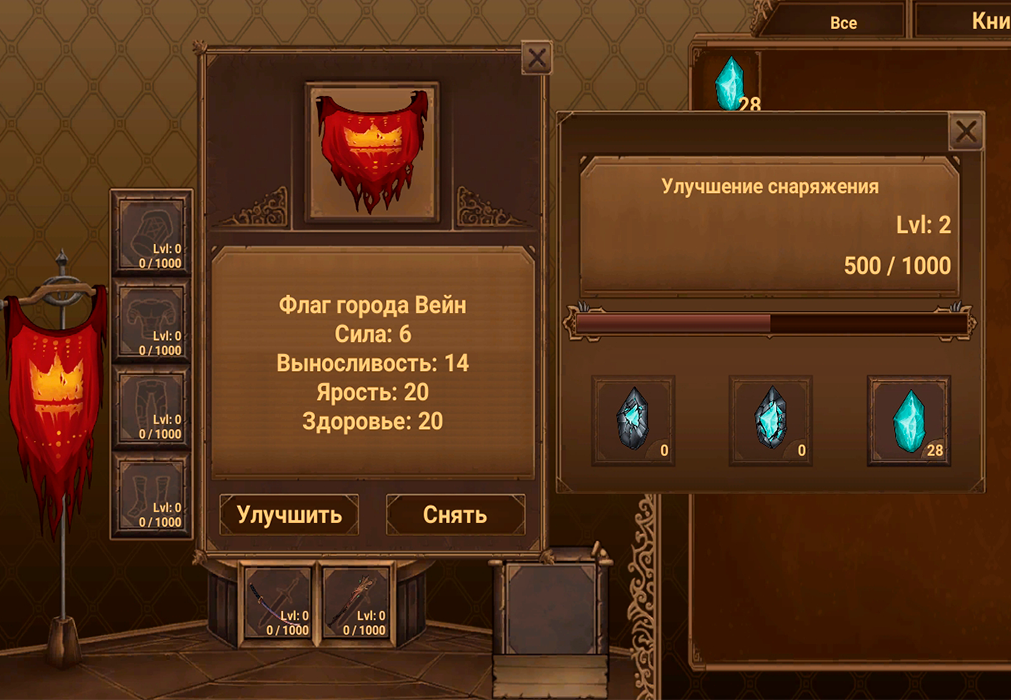Select the sword weapon slot
The height and width of the screenshot is (700, 1011).
pyautogui.click(x=279, y=602)
